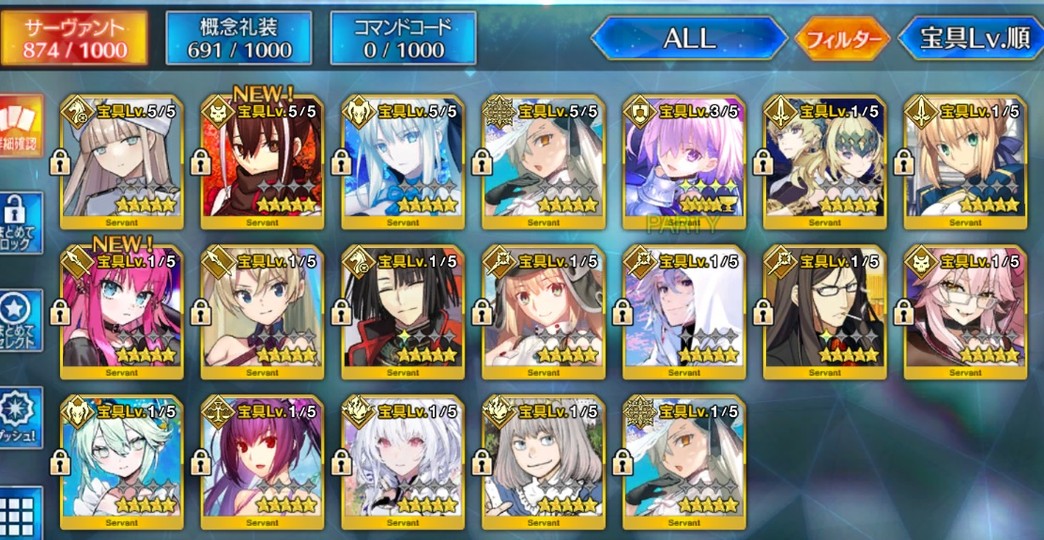Open the 概念礼装 tab
The width and height of the screenshot is (1044, 540).
point(238,38)
